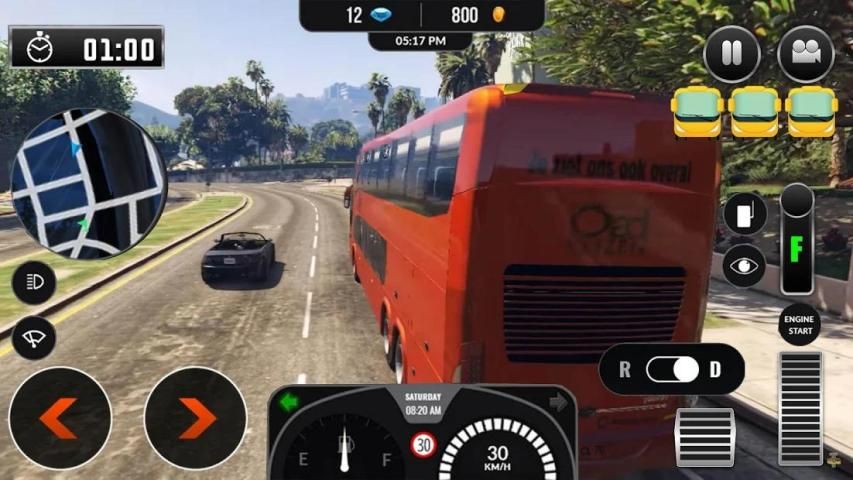Switch the camera view
Viewport: 853px width, 480px height.
tap(805, 54)
